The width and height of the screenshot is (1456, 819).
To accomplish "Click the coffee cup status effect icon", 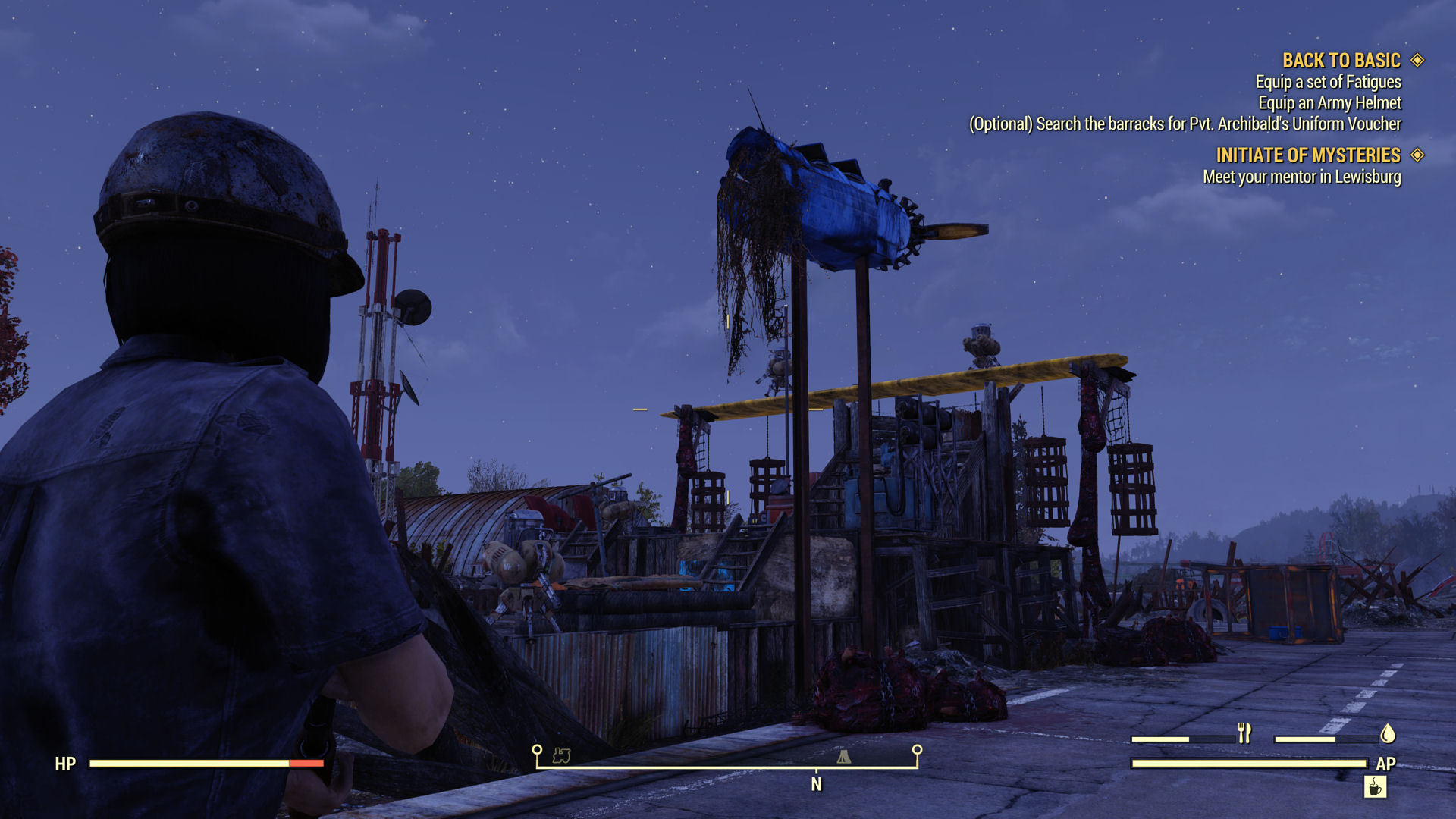I will [1375, 787].
